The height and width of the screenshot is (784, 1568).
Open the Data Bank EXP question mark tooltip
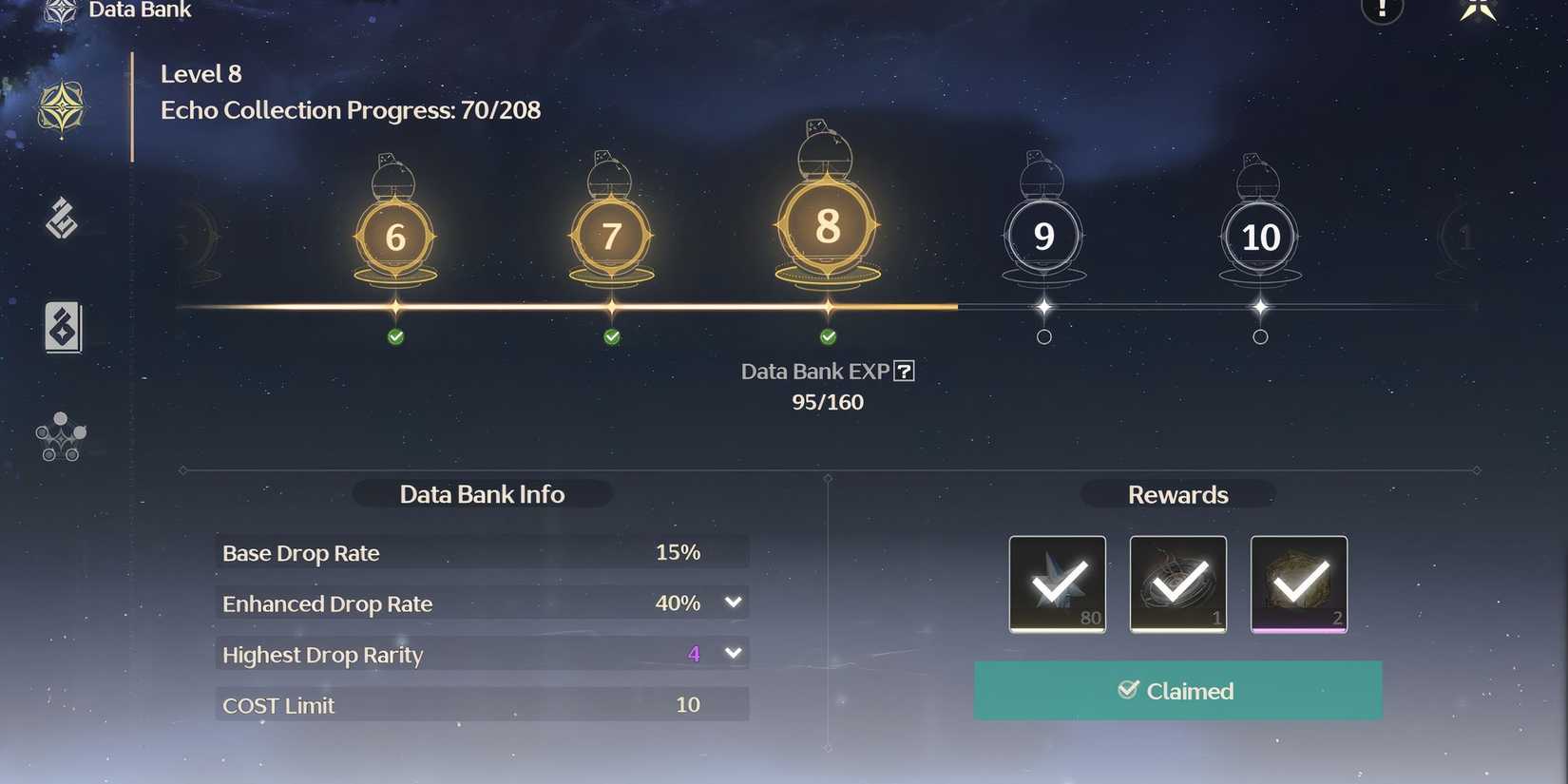point(905,371)
